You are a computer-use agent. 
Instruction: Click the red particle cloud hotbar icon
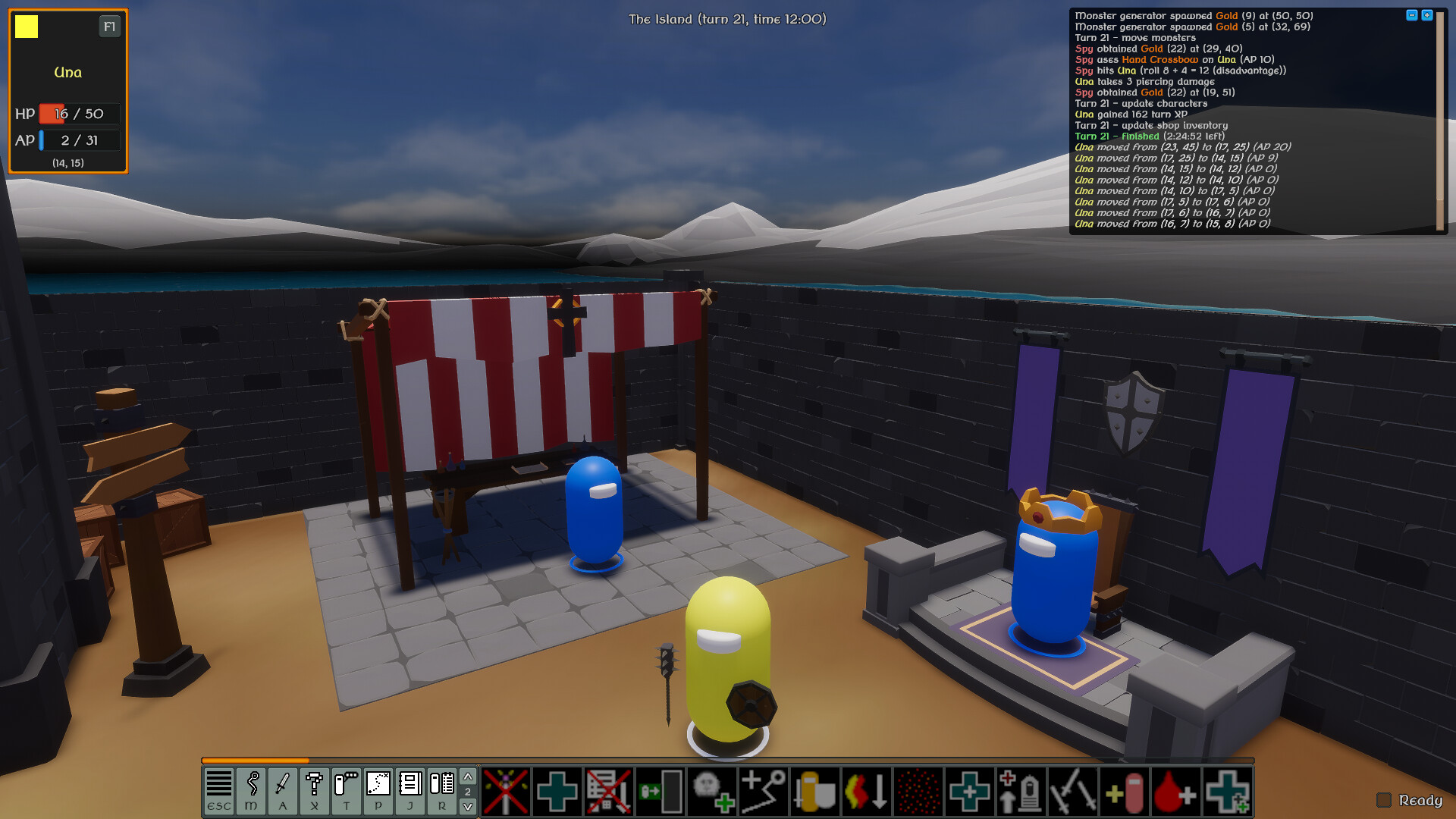click(x=917, y=792)
